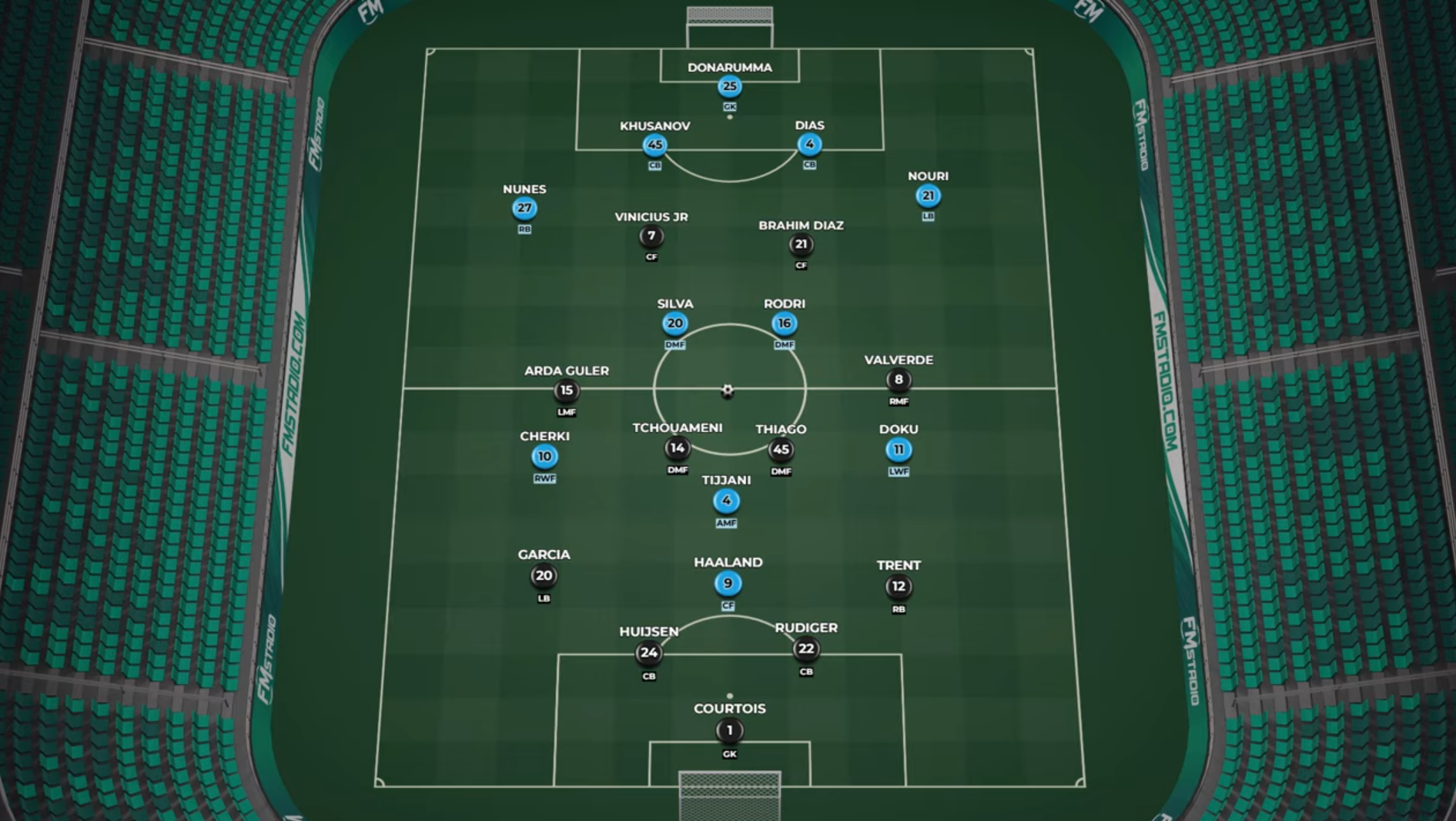This screenshot has height=821, width=1456.
Task: Click Brahim Diaz's forward marker
Action: click(801, 245)
